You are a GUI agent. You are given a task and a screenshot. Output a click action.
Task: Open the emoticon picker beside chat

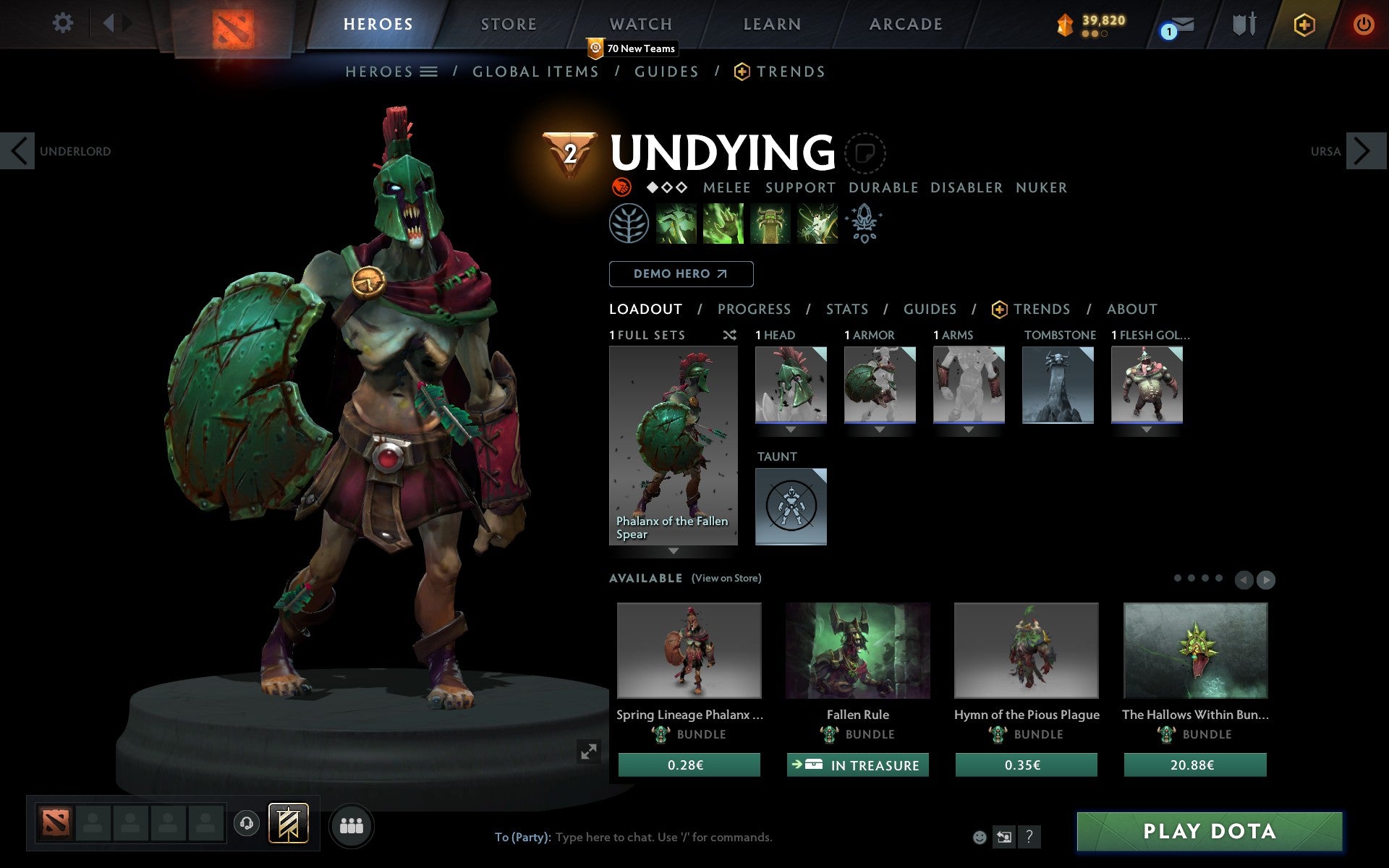[x=982, y=837]
